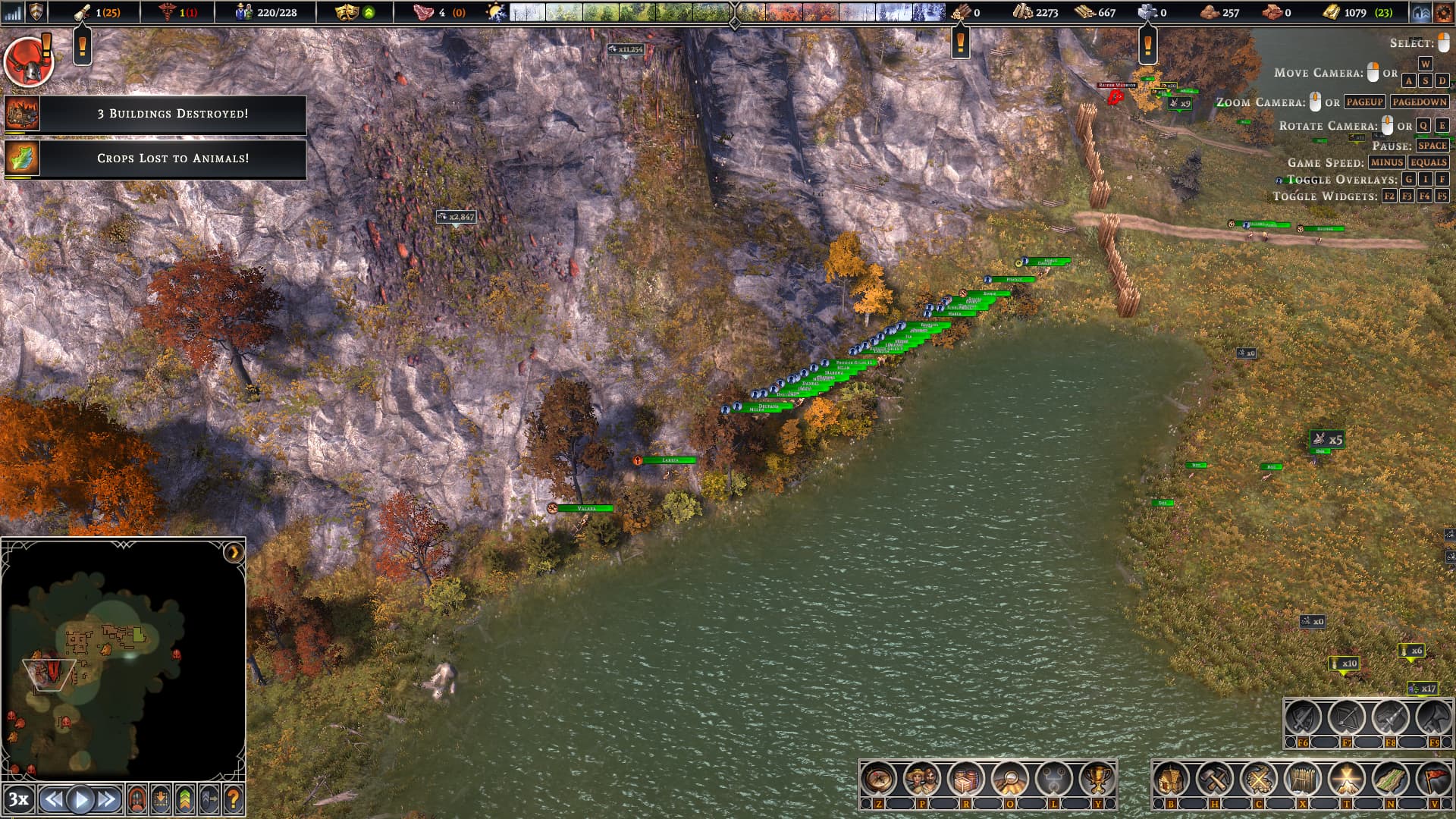This screenshot has width=1456, height=819.
Task: Open the gold trophy achievements panel
Action: point(1097,779)
